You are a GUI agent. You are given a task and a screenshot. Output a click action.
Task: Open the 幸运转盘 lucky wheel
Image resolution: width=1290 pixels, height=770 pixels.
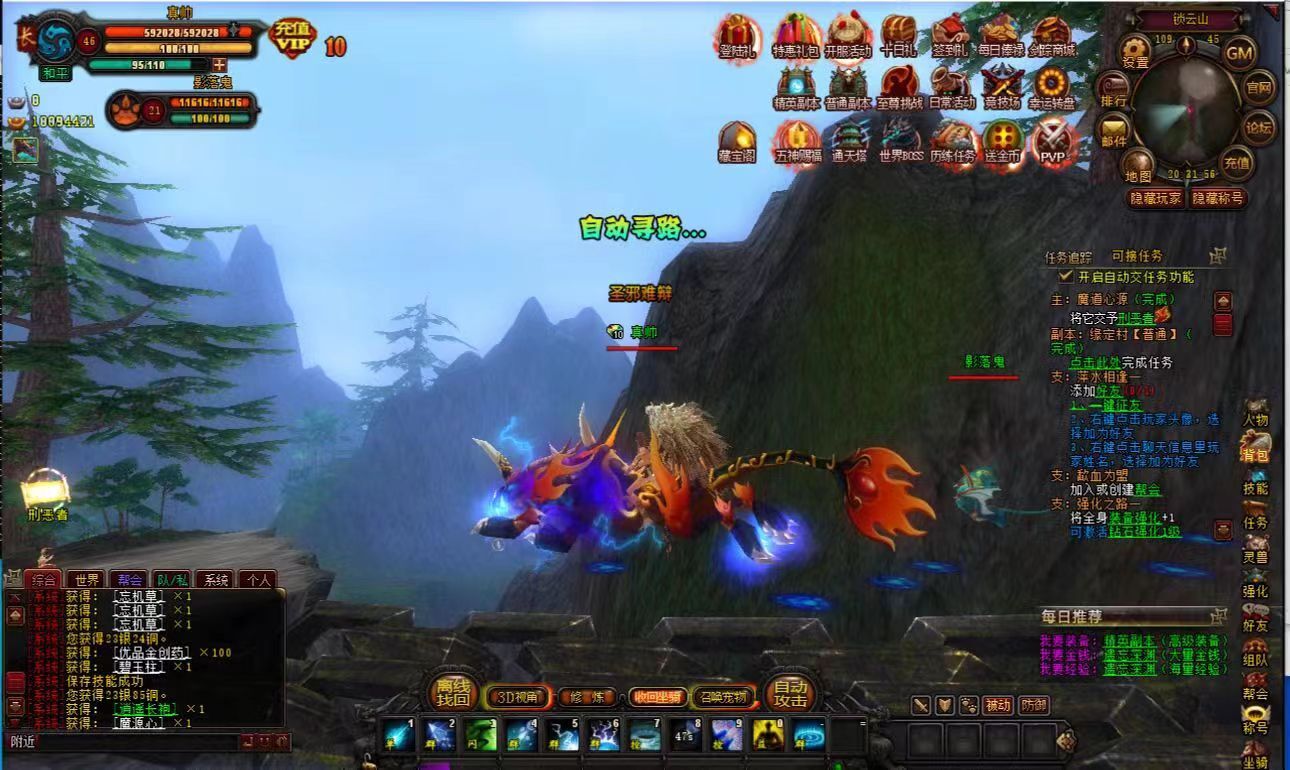click(x=1052, y=86)
